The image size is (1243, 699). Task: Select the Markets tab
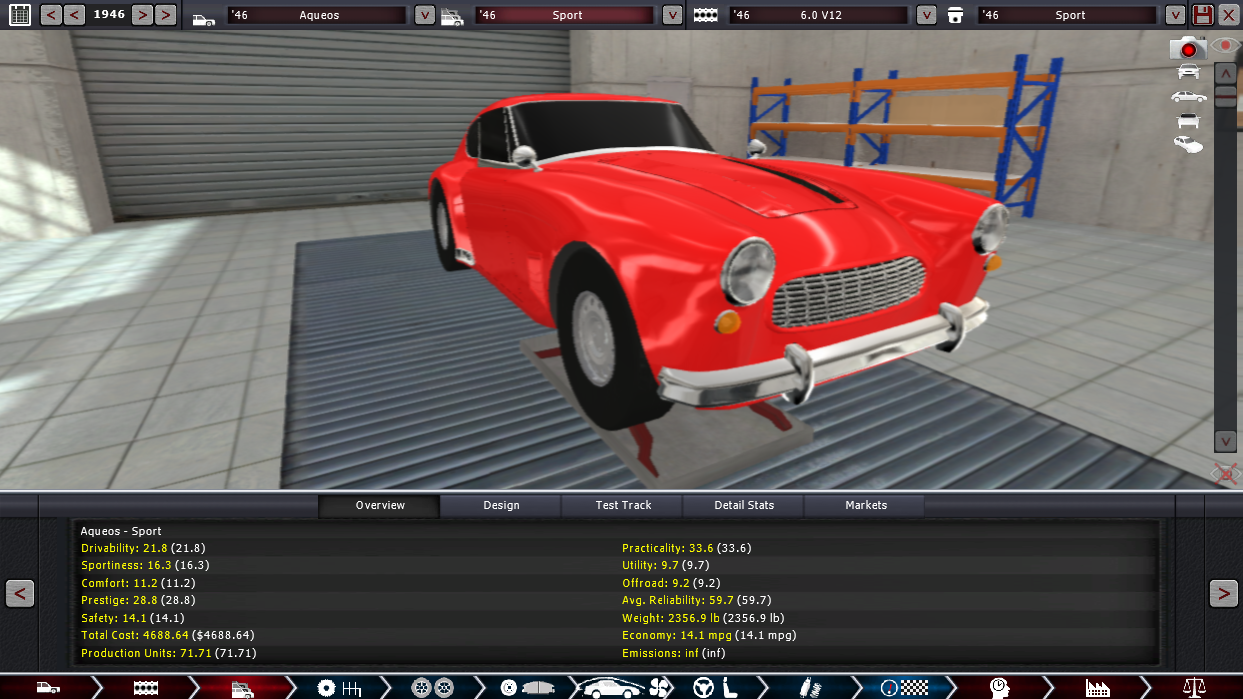[x=866, y=505]
